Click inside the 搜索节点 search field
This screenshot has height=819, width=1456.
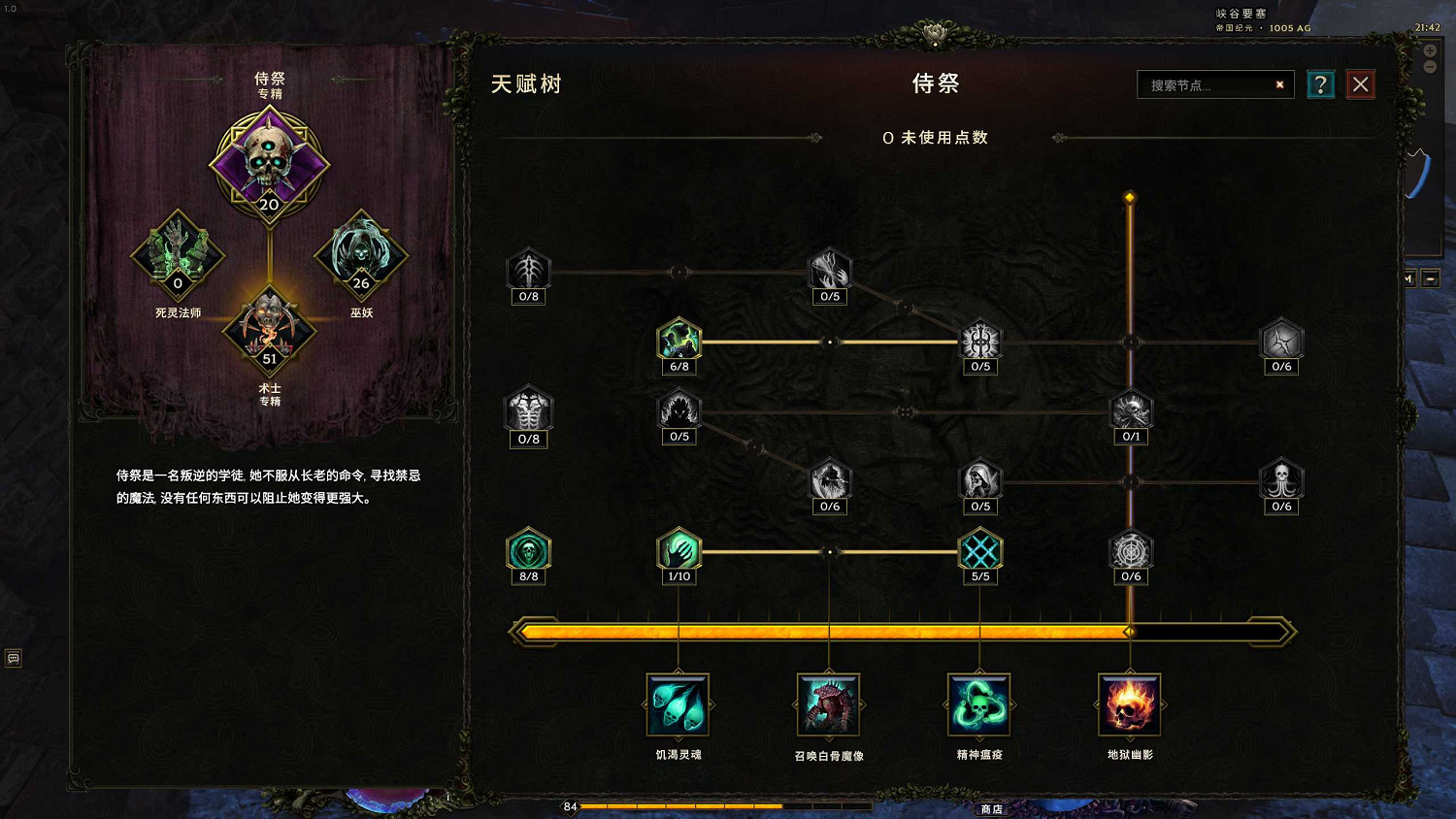pos(1204,84)
